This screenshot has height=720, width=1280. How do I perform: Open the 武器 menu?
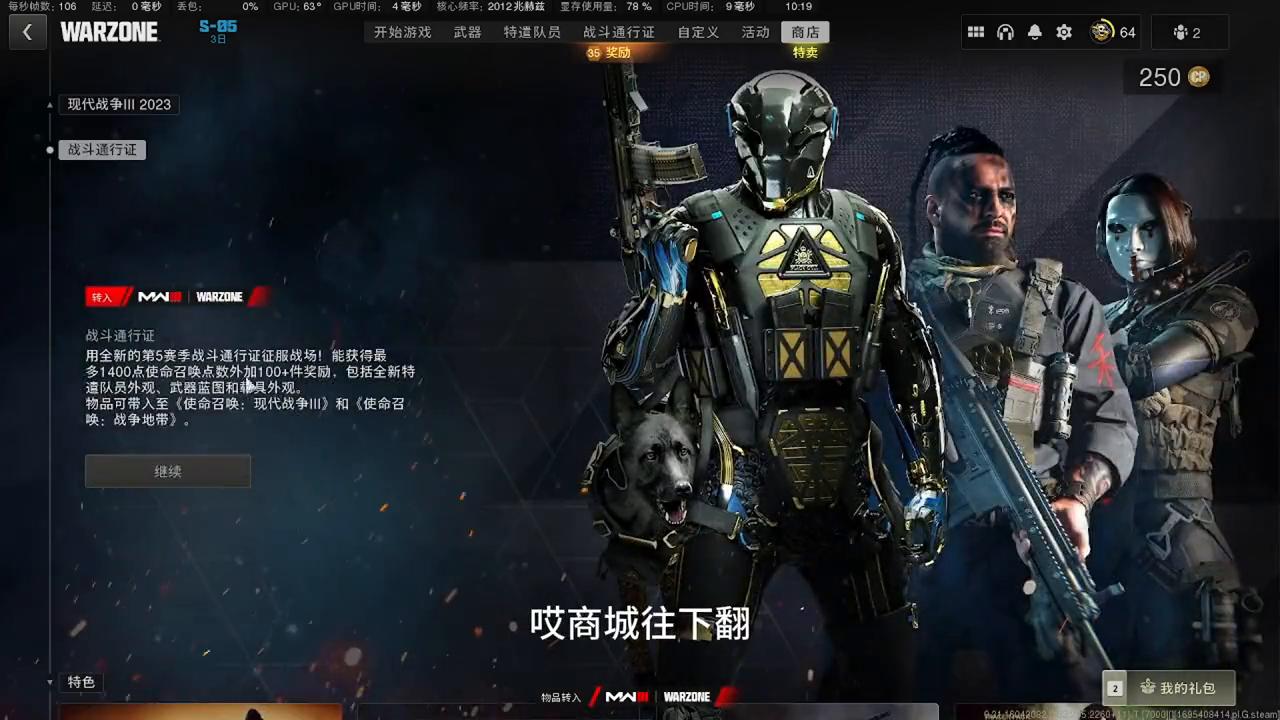coord(469,32)
